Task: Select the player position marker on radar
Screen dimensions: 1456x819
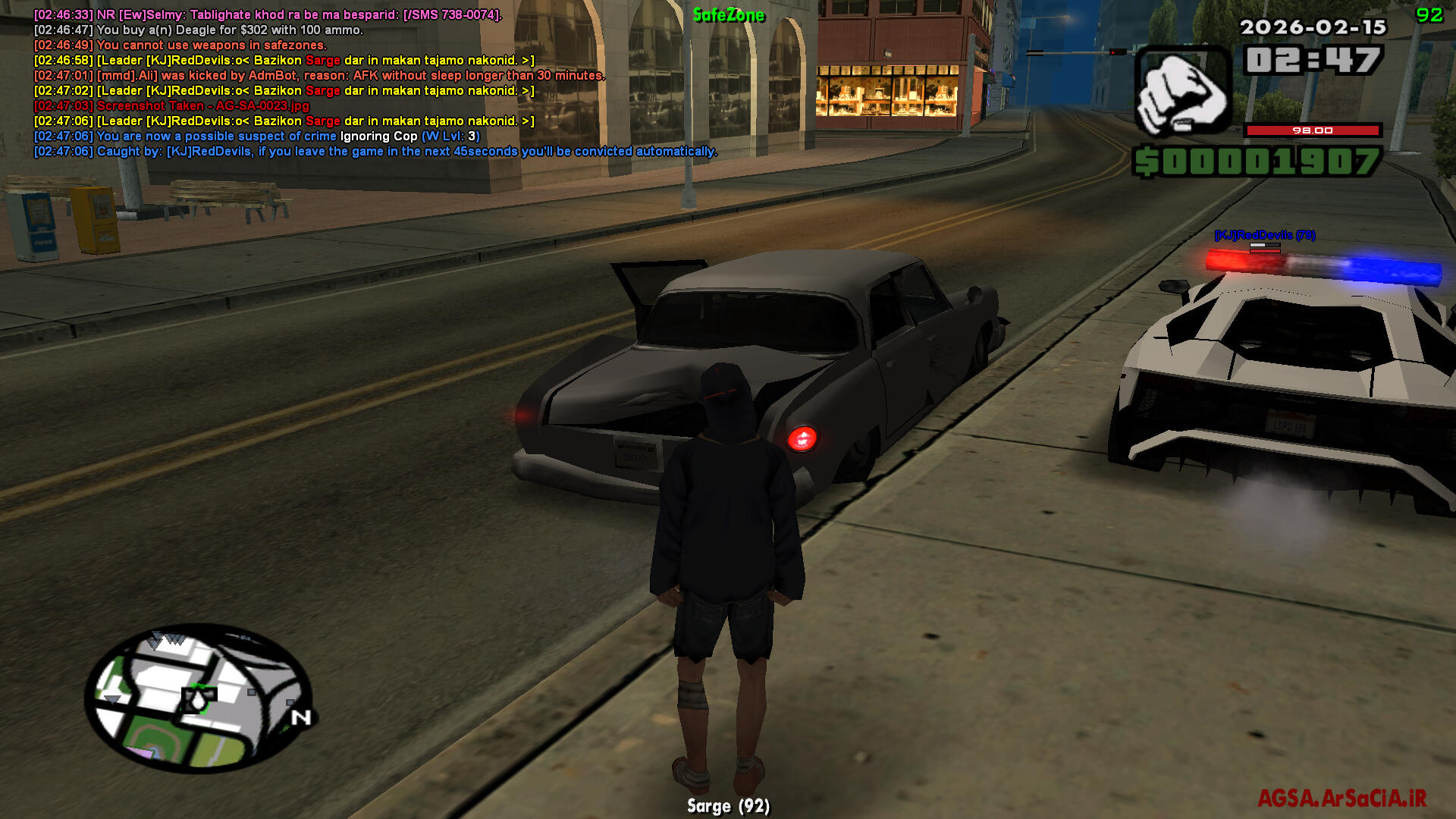Action: click(199, 698)
